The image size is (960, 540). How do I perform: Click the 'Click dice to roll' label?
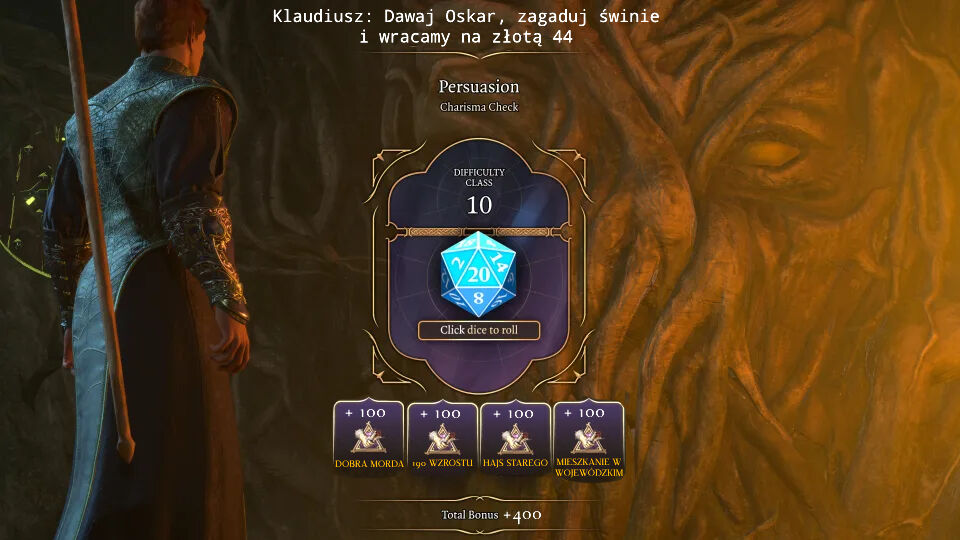click(x=478, y=330)
